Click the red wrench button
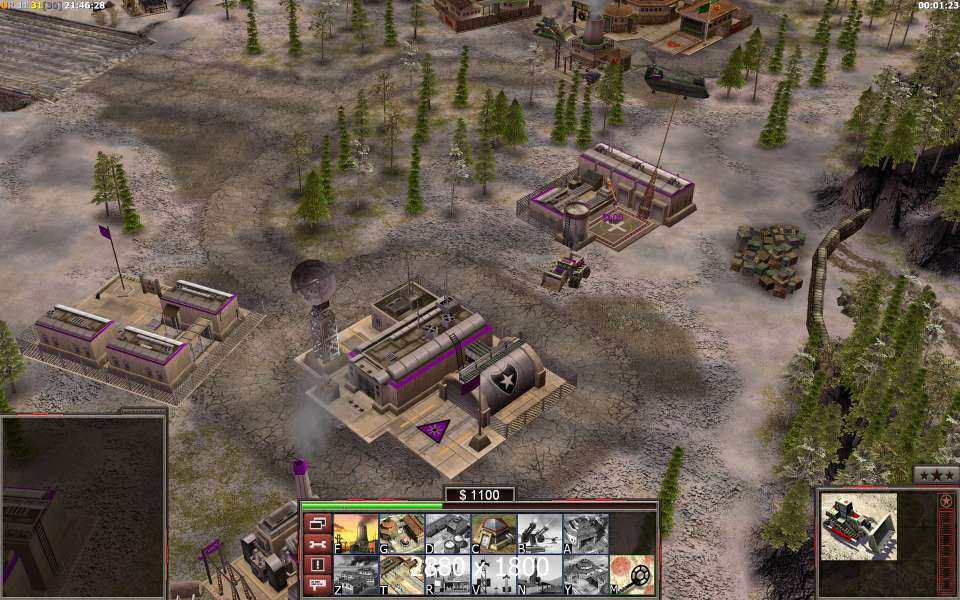The width and height of the screenshot is (960, 600). coord(317,544)
